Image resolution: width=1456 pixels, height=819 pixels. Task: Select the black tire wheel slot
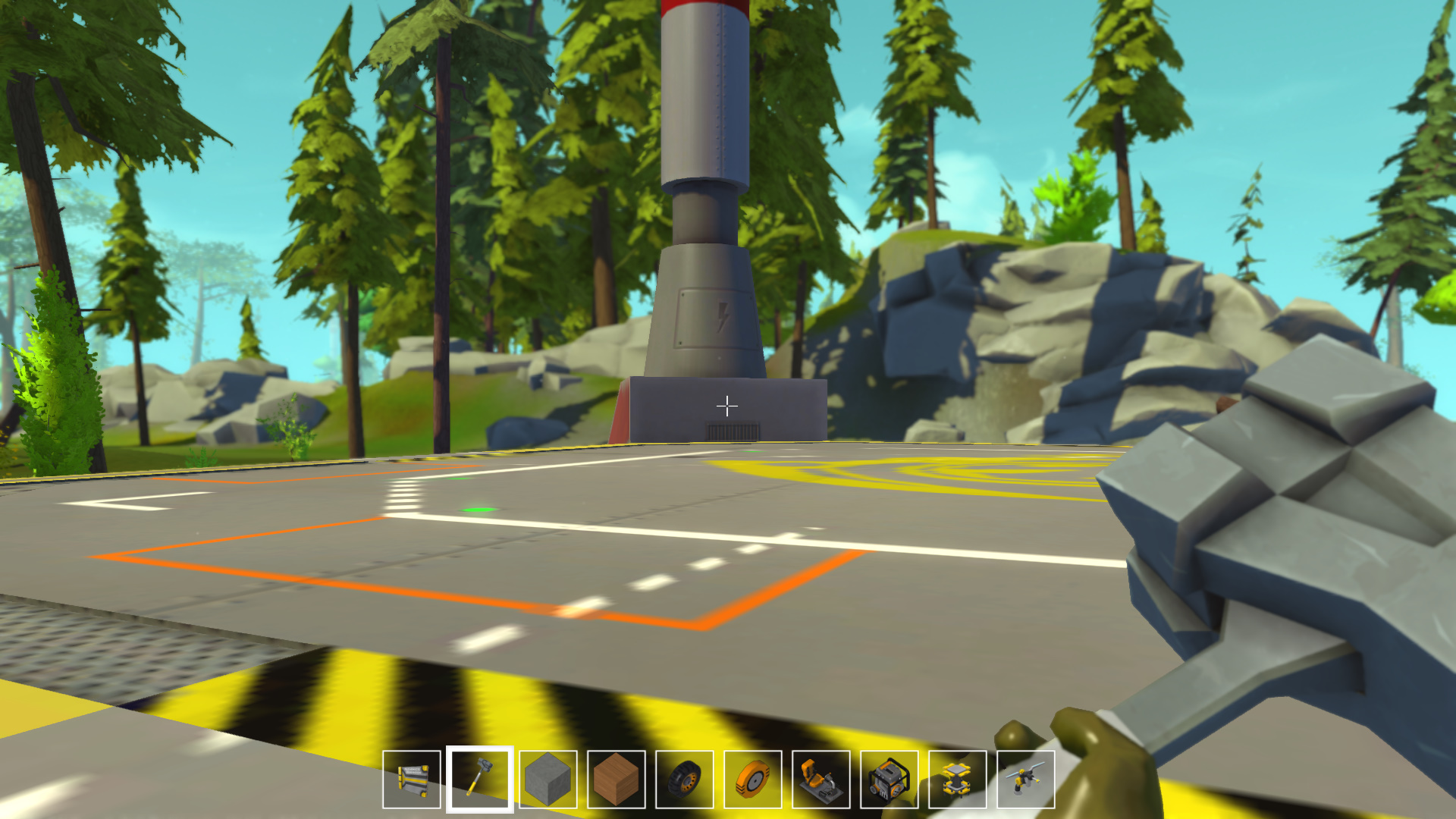coord(685,780)
